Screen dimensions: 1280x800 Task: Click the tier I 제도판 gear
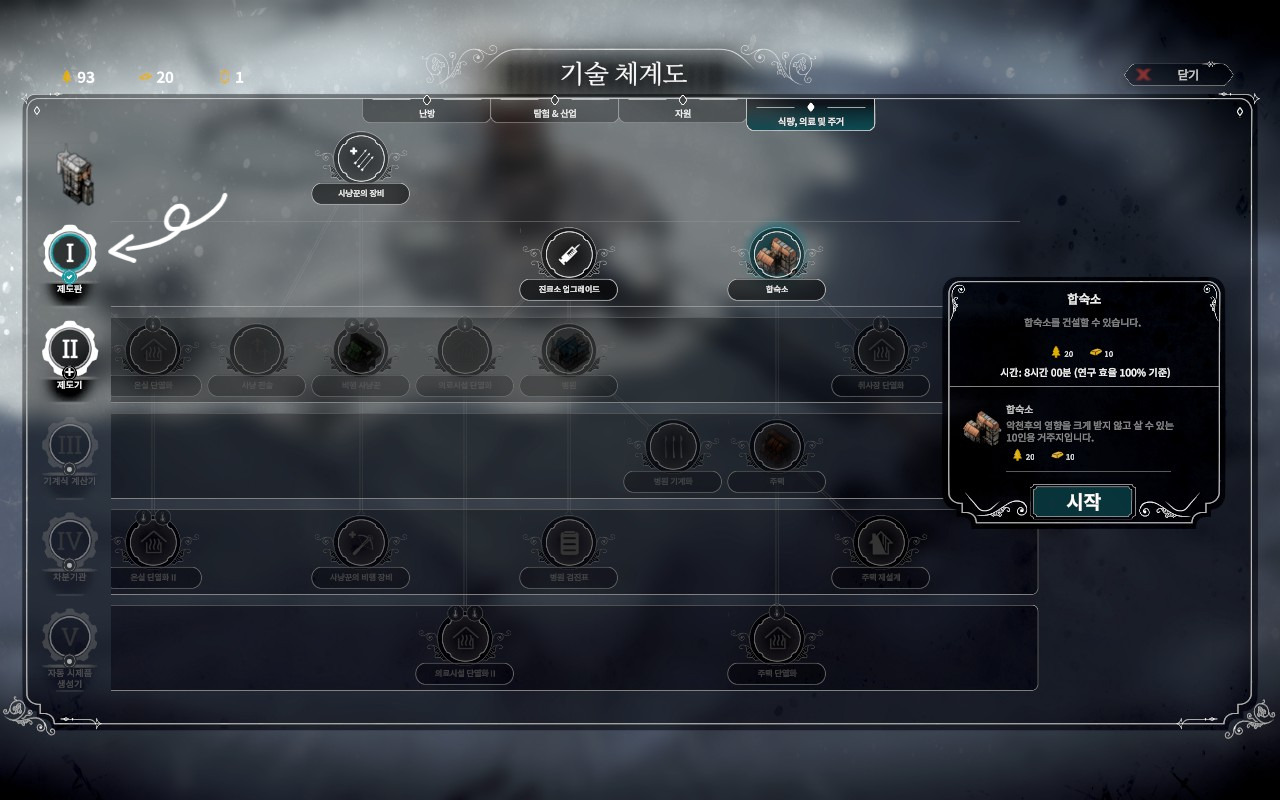(x=69, y=254)
